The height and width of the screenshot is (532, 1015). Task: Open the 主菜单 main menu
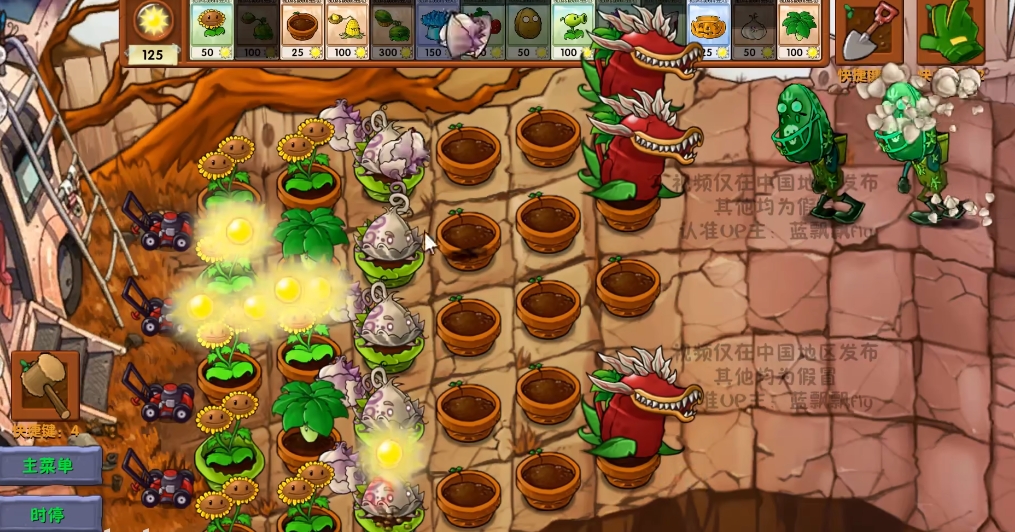(50, 465)
